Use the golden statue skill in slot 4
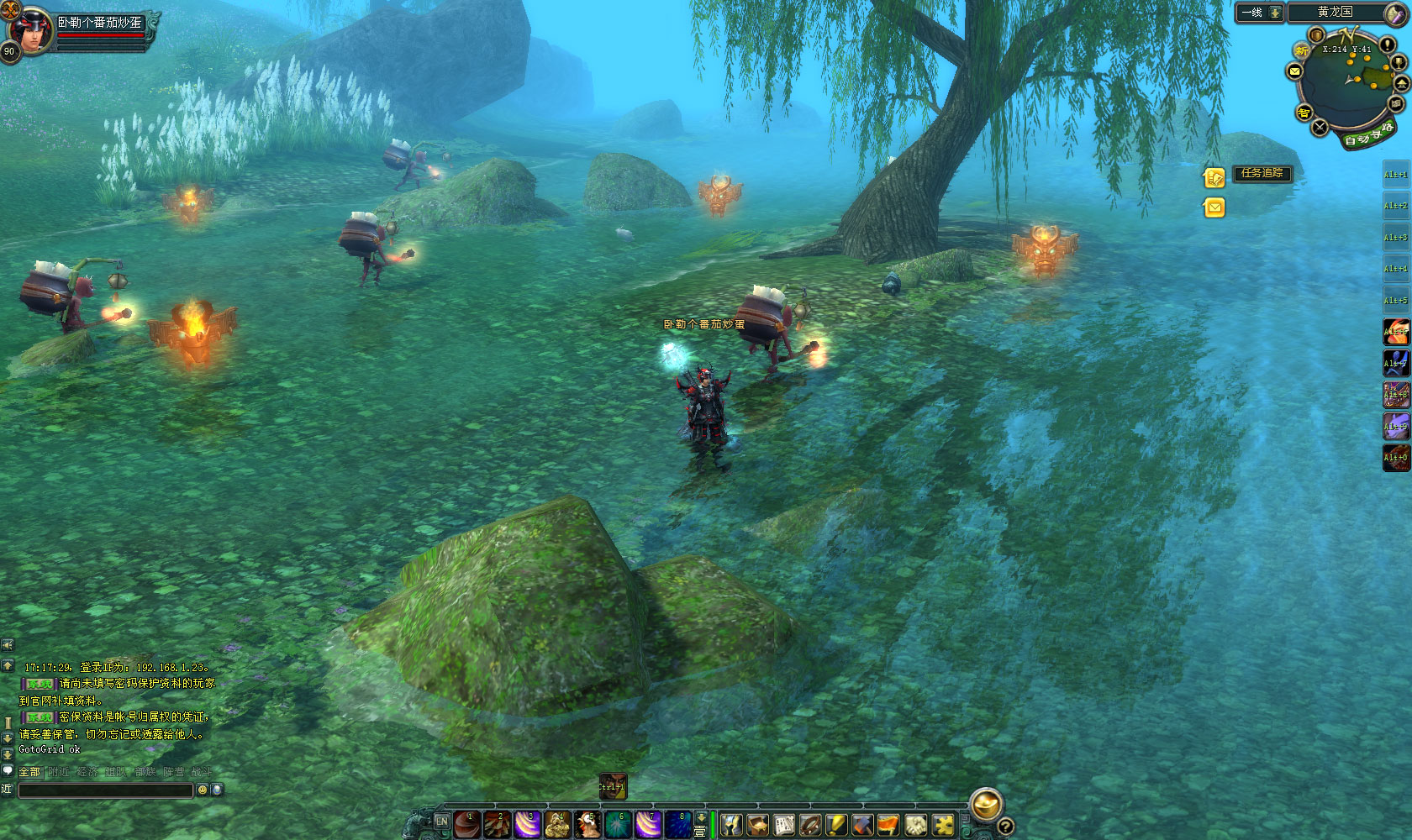 coord(558,825)
